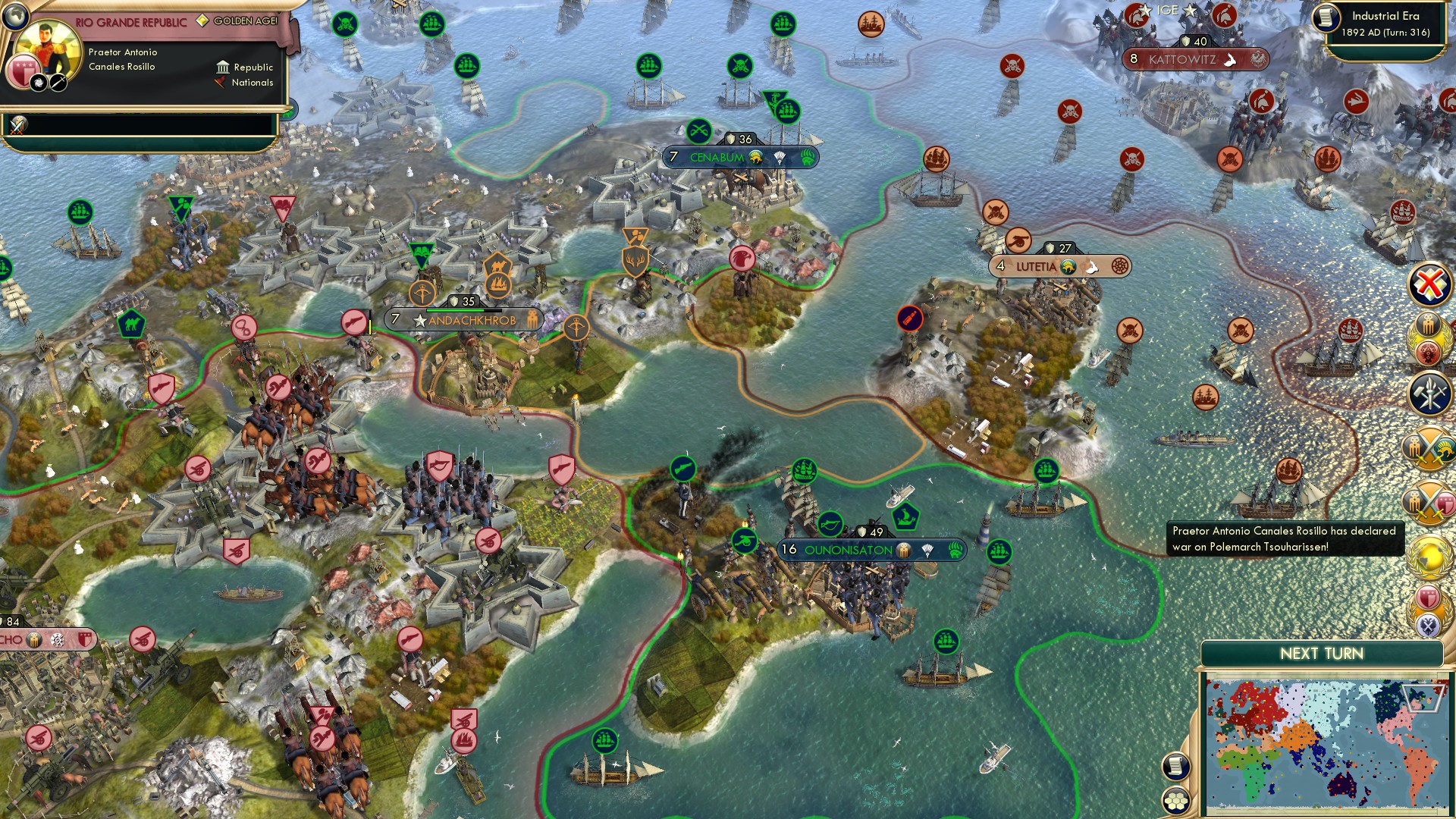Click the hammer-and-torch production notification icon
This screenshot has height=819, width=1456.
coord(1428,392)
